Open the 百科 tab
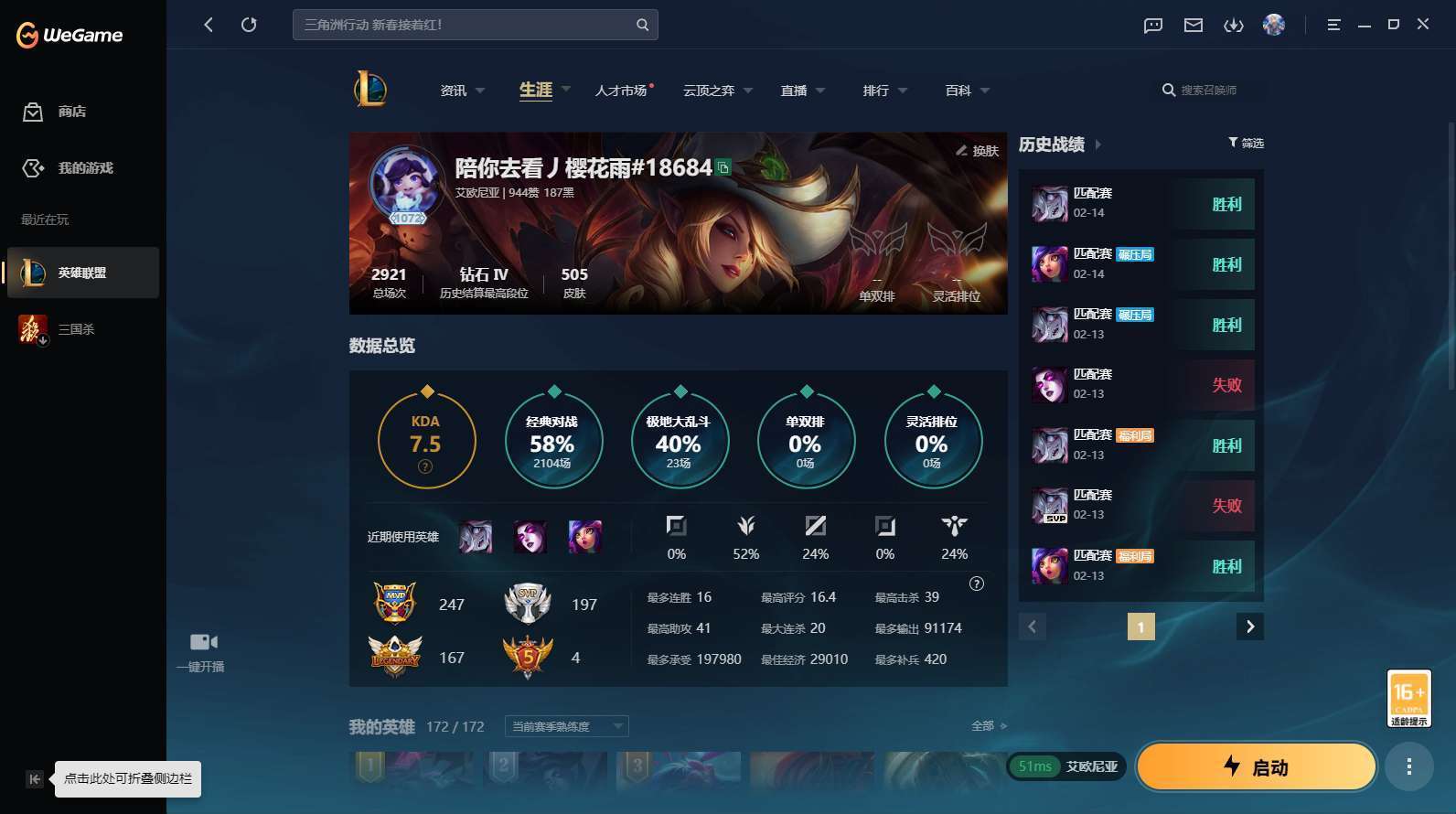 click(958, 90)
